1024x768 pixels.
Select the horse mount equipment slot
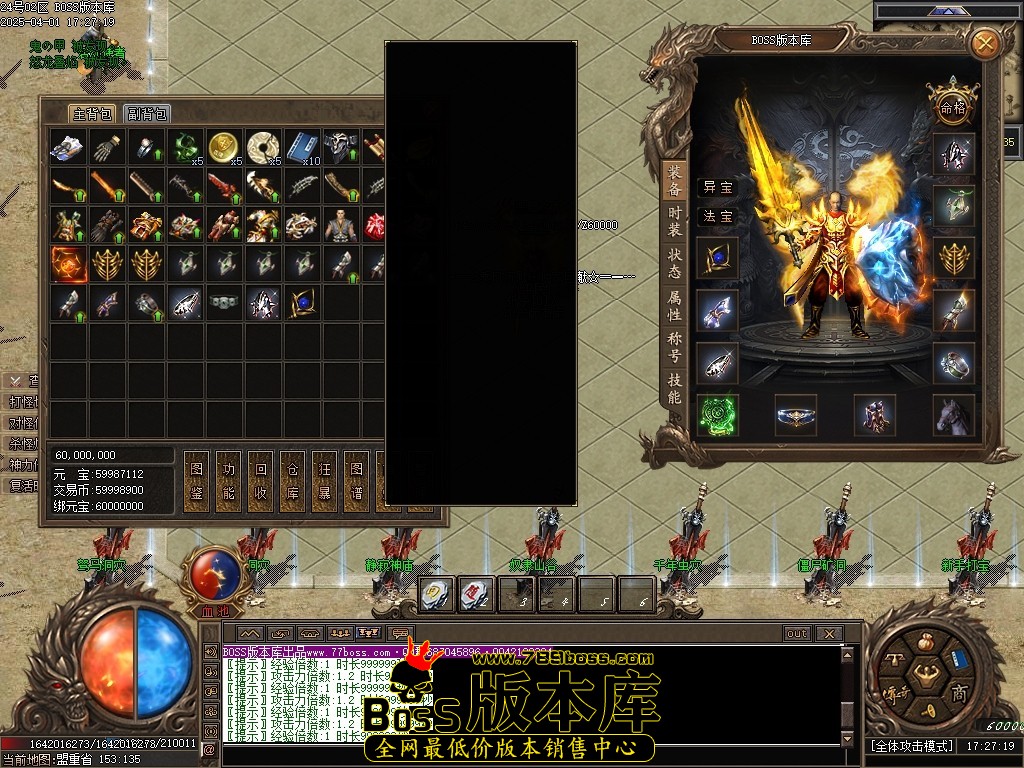tap(954, 416)
